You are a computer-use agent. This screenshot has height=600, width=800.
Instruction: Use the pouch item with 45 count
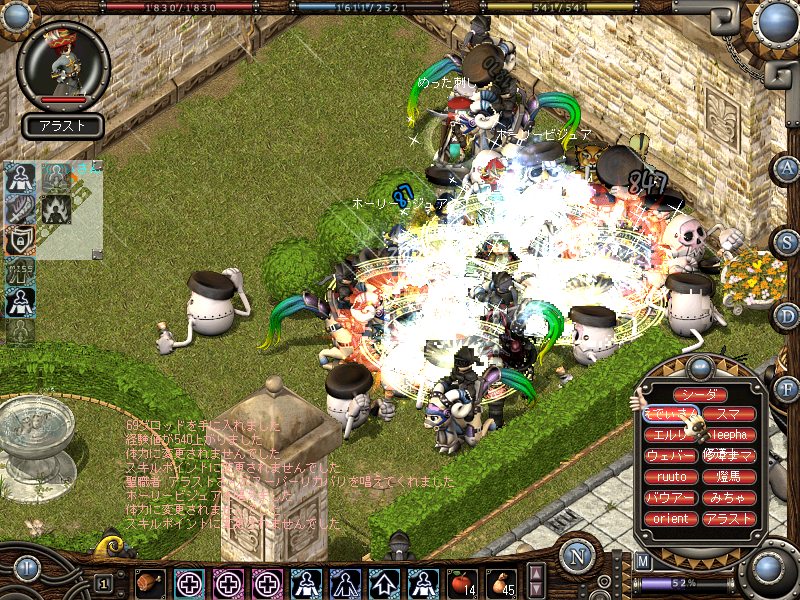pos(501,582)
